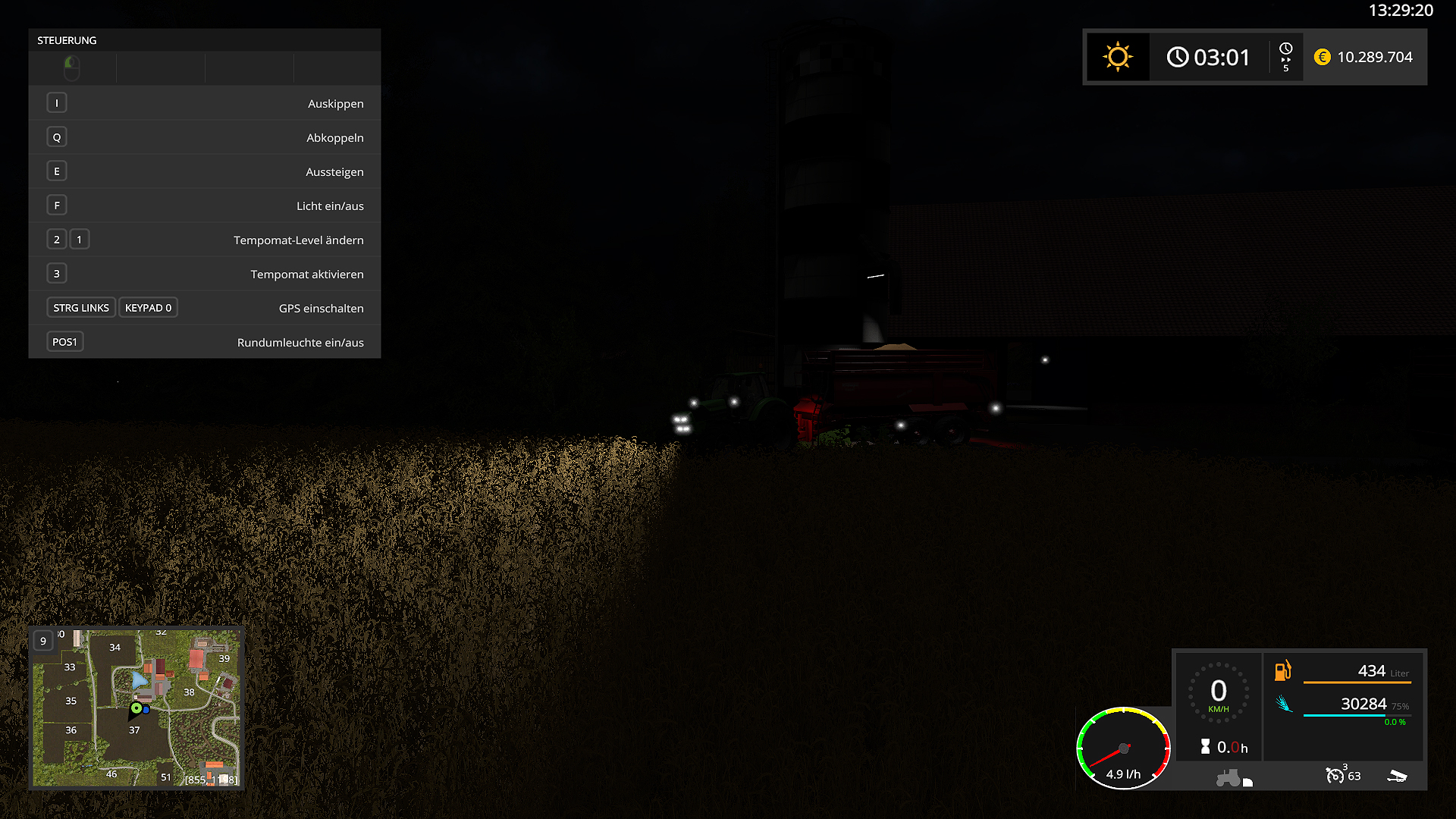Click the cruise control speed icon
Screen dimensions: 1456x819
click(x=1334, y=775)
